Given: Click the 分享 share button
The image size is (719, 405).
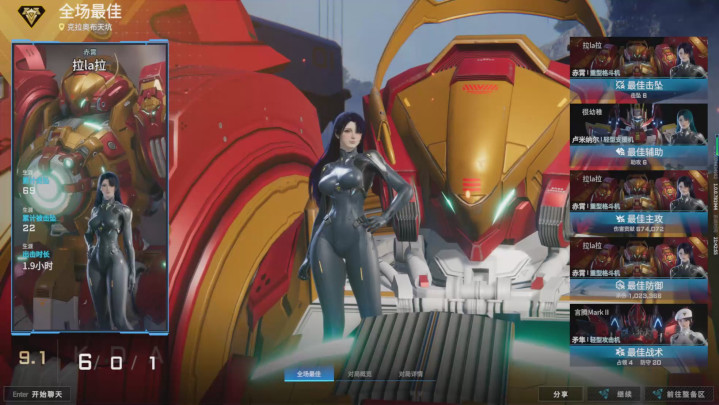Looking at the screenshot, I should coord(559,394).
